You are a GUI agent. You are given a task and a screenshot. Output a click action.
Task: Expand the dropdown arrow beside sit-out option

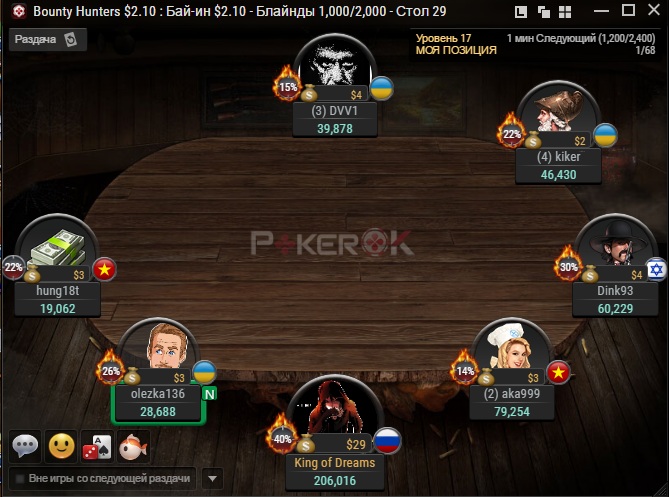[211, 478]
